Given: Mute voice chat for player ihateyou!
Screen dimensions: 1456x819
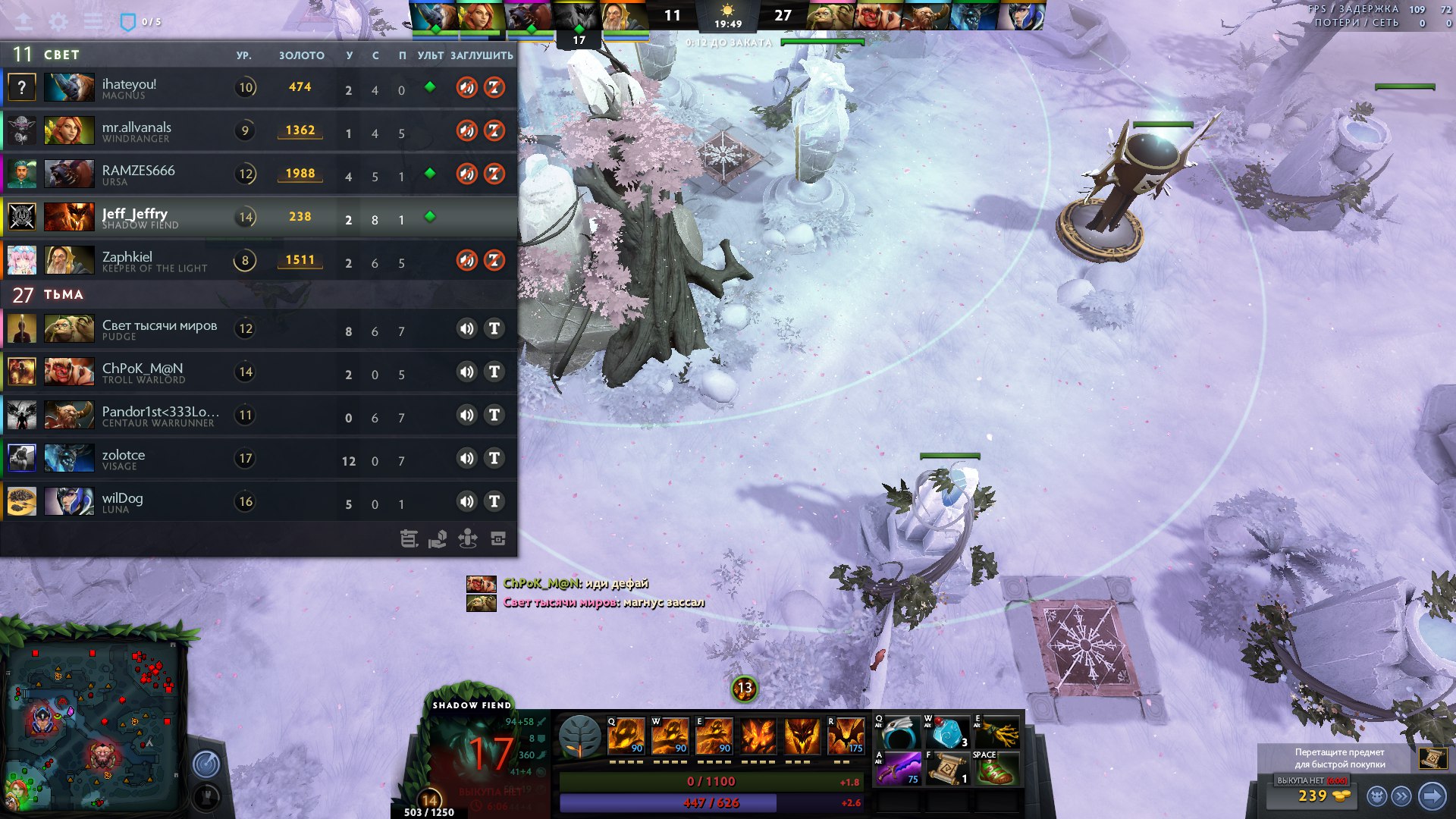Looking at the screenshot, I should [x=466, y=87].
